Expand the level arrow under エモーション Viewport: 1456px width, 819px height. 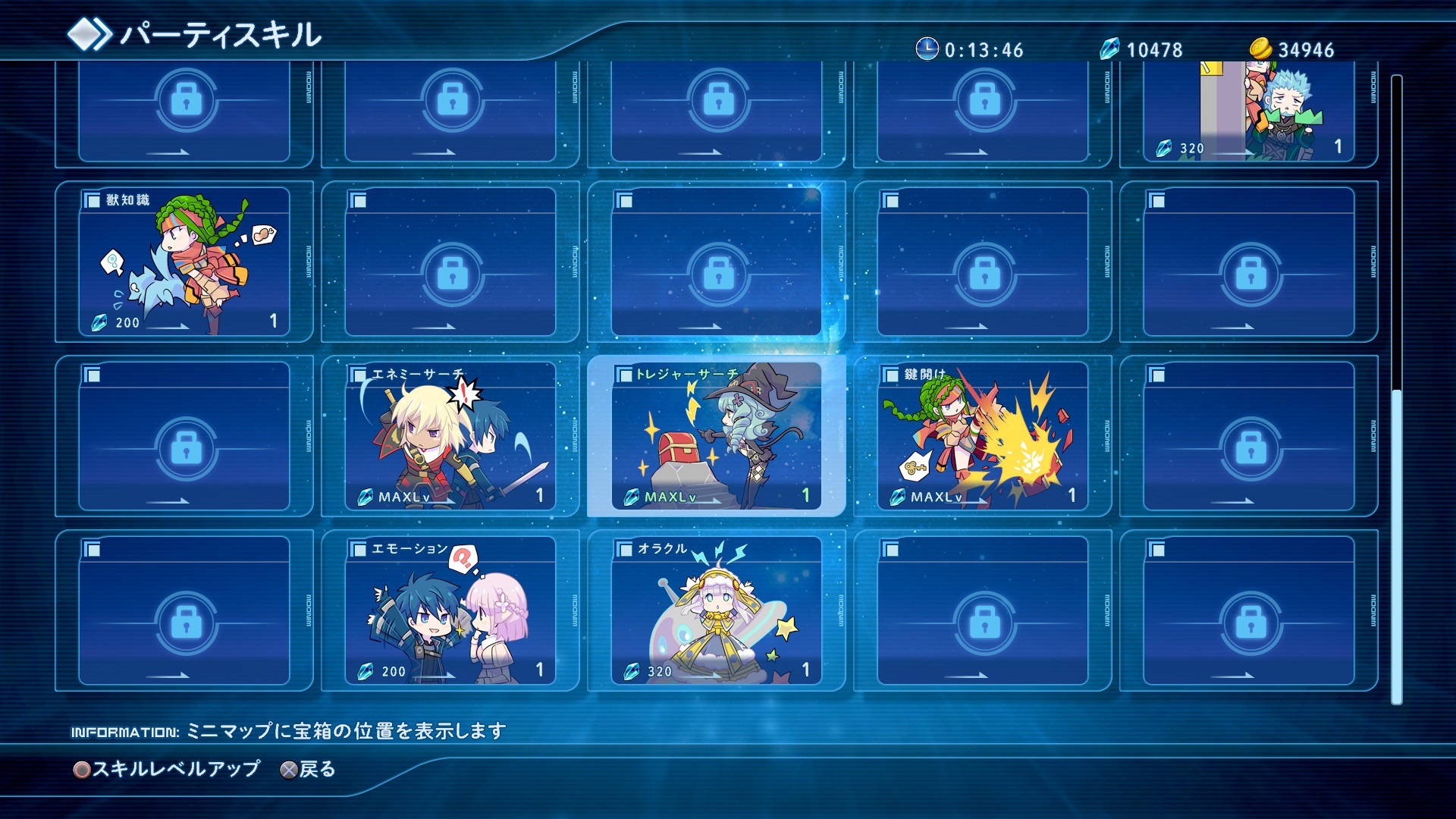pos(436,676)
